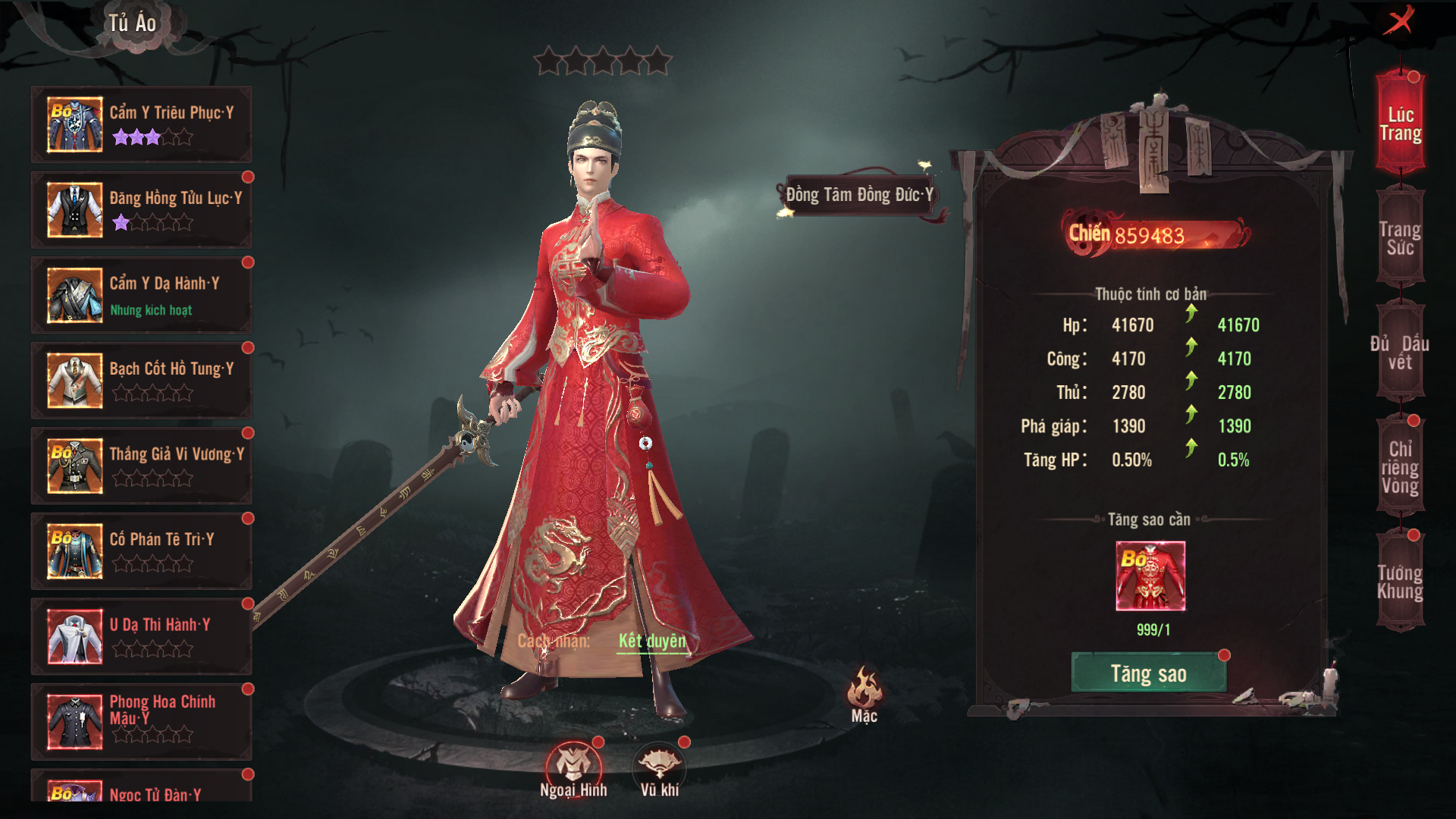This screenshot has height=819, width=1456.
Task: Select the Ngọc Tử Đàn·Y outfit
Action: click(x=142, y=789)
